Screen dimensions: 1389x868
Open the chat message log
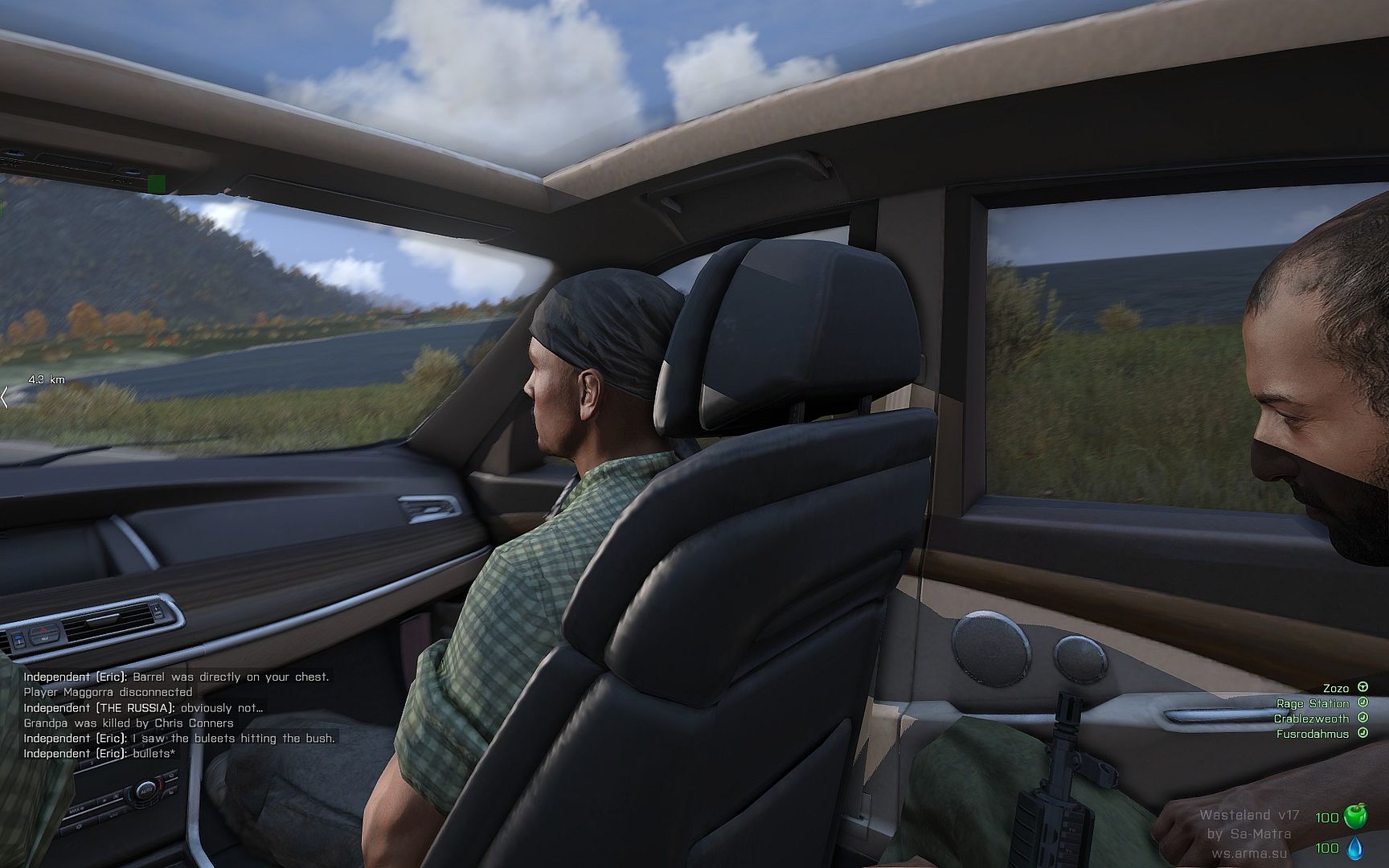pyautogui.click(x=177, y=715)
